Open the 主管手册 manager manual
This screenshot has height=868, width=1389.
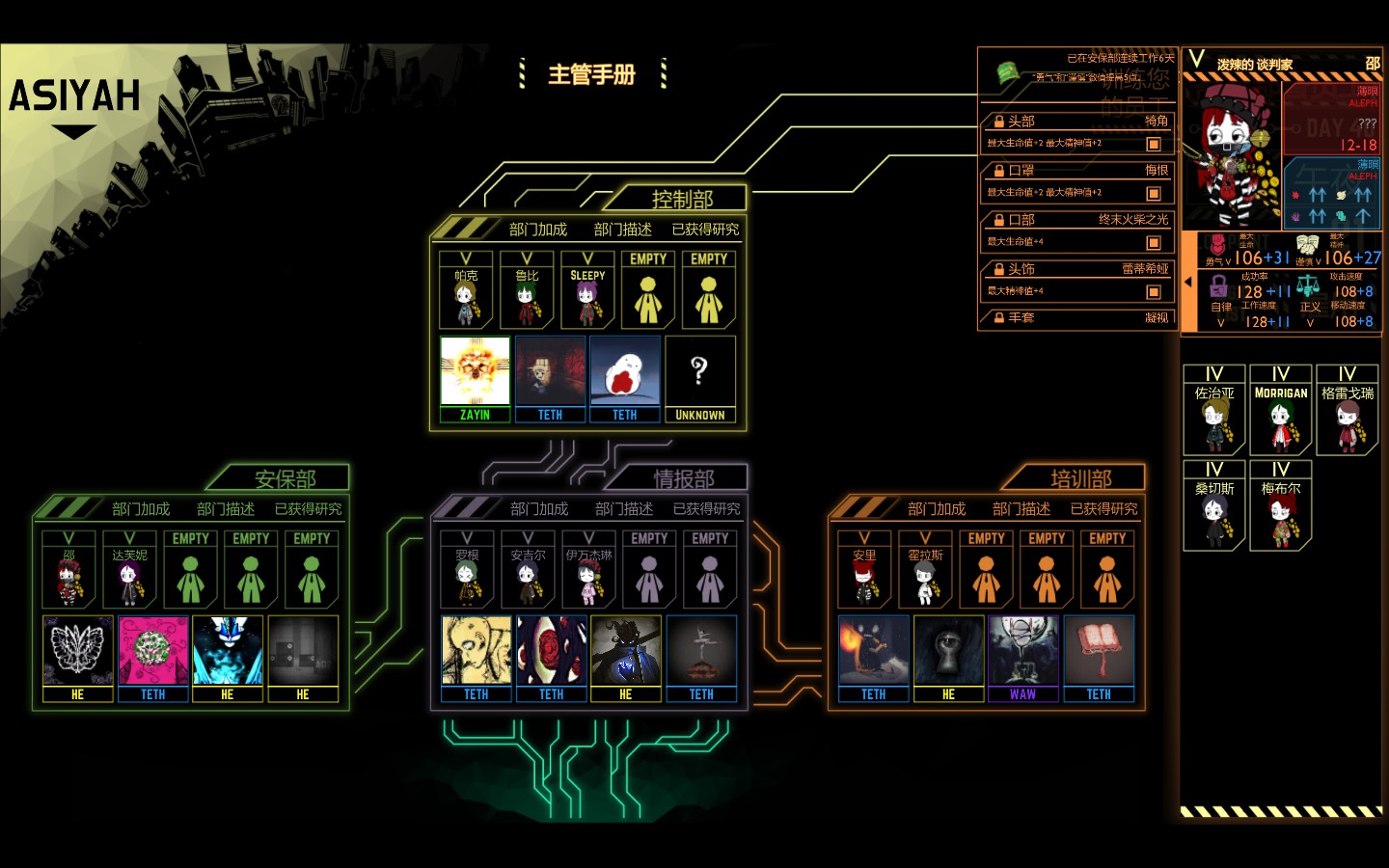pos(591,74)
